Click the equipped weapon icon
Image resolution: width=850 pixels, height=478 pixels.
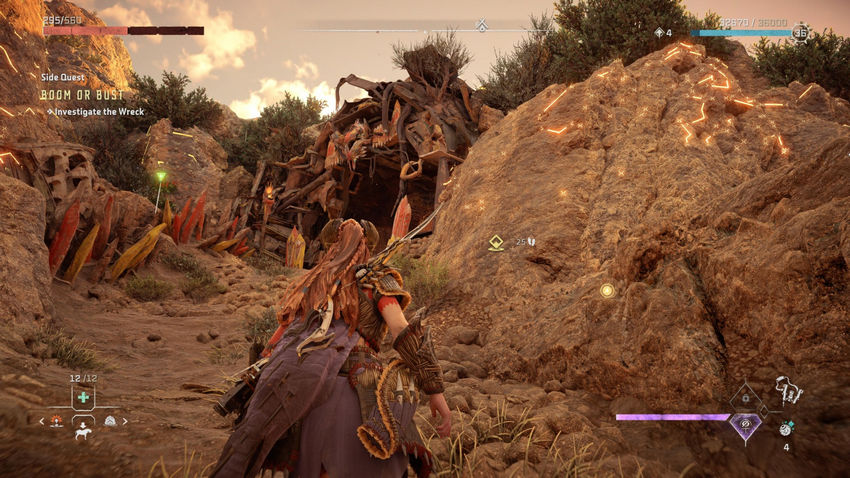point(789,389)
